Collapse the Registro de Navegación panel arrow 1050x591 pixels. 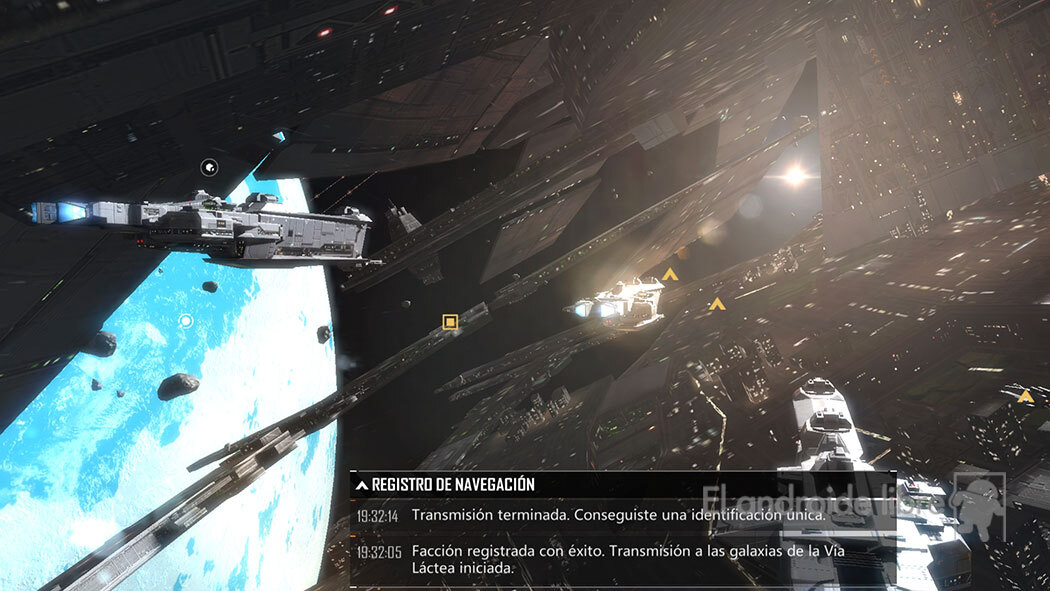(x=362, y=485)
